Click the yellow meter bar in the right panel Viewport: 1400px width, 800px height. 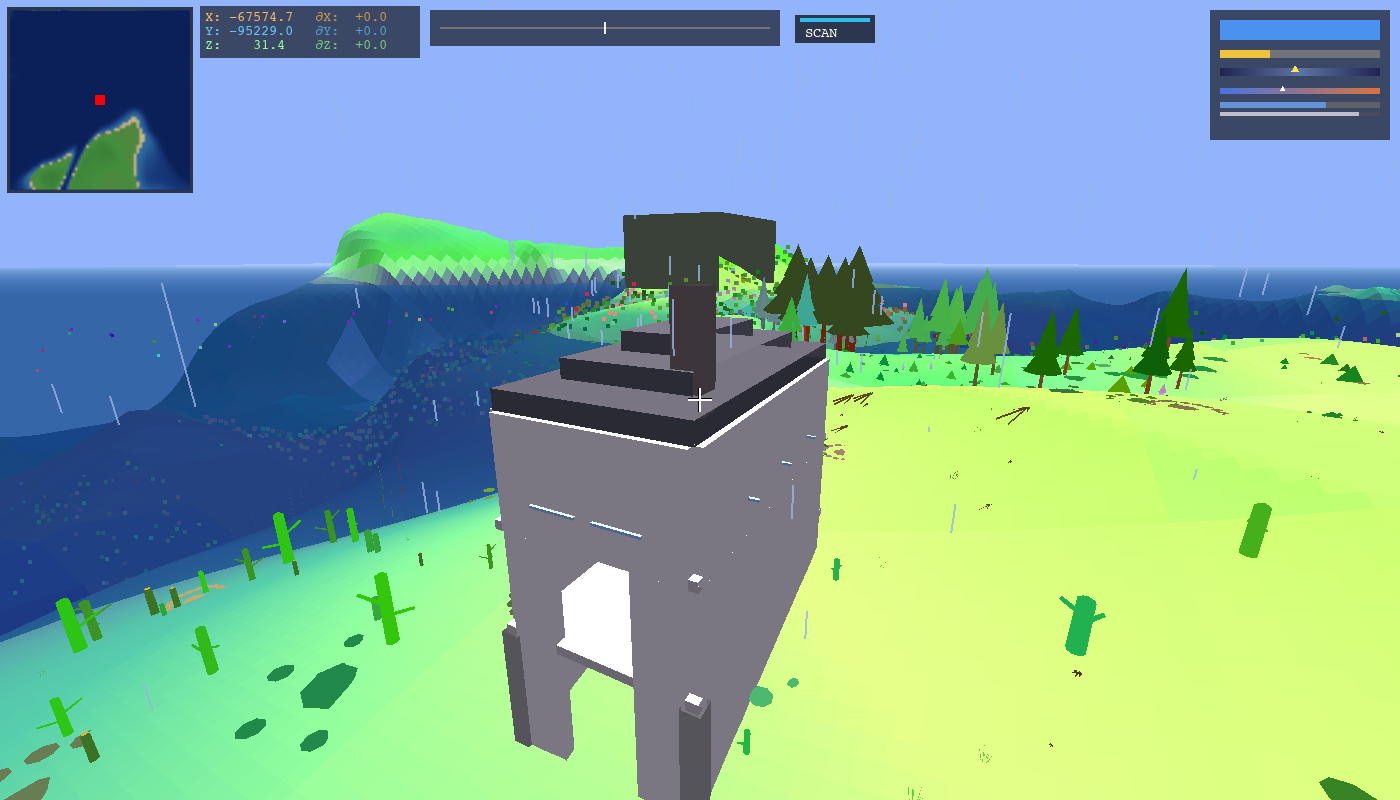pos(1245,54)
